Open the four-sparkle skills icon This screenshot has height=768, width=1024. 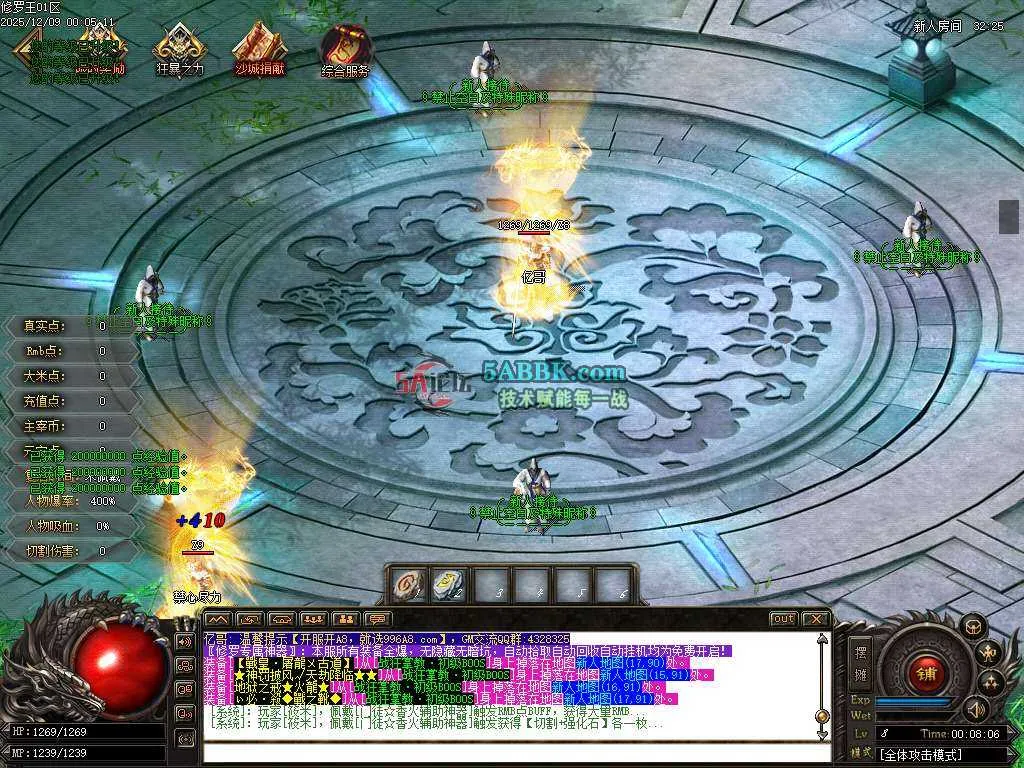click(991, 682)
